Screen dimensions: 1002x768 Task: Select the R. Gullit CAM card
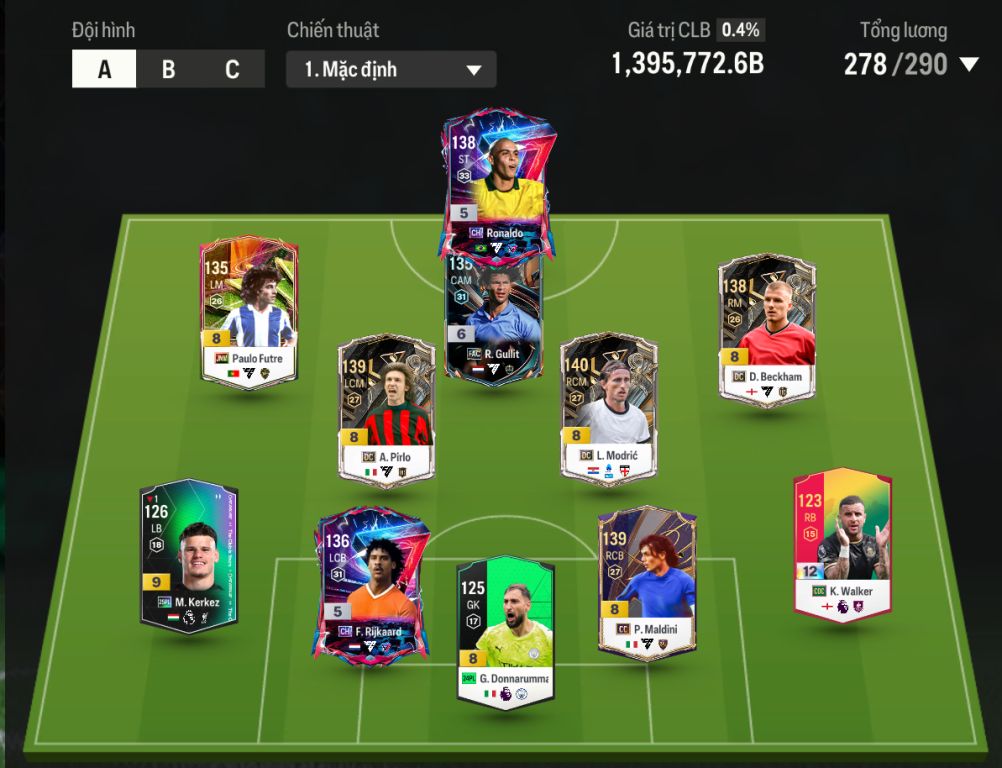point(493,320)
